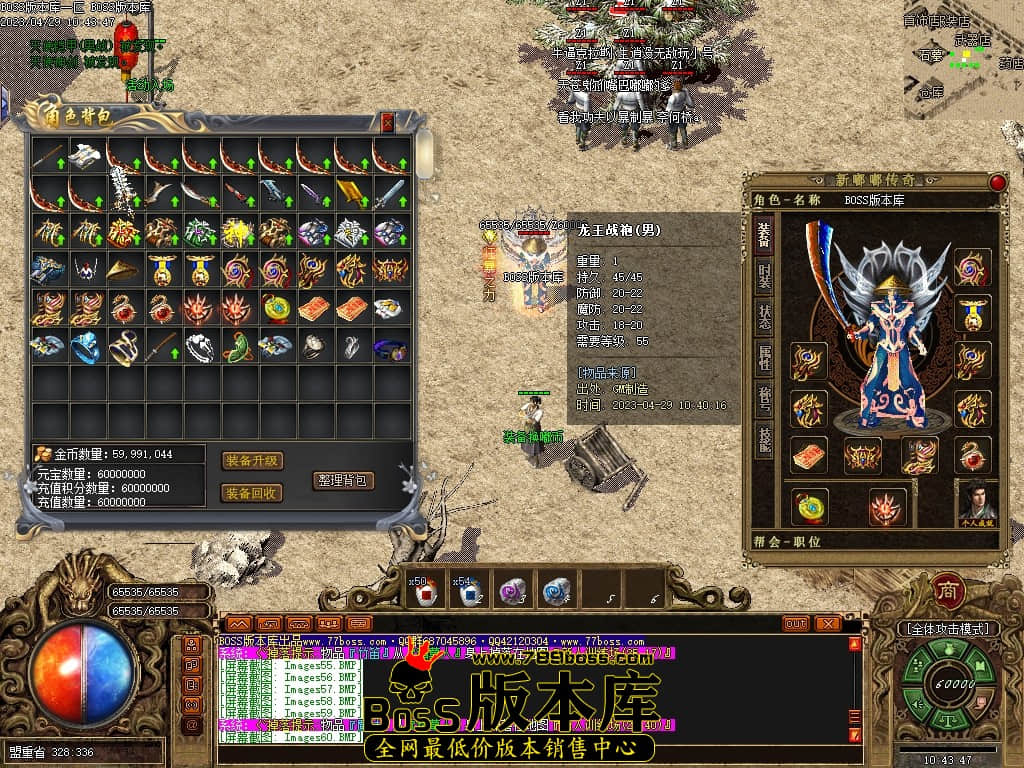Sort inventory with 整理背包 button

343,480
